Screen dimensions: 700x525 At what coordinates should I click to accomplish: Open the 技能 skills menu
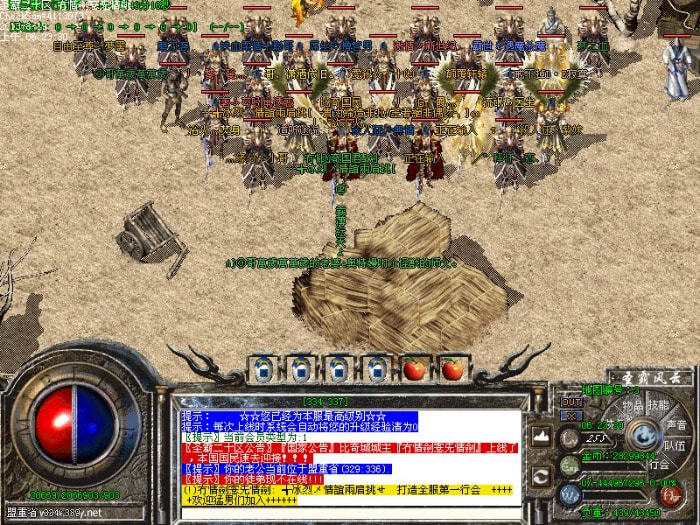(658, 405)
